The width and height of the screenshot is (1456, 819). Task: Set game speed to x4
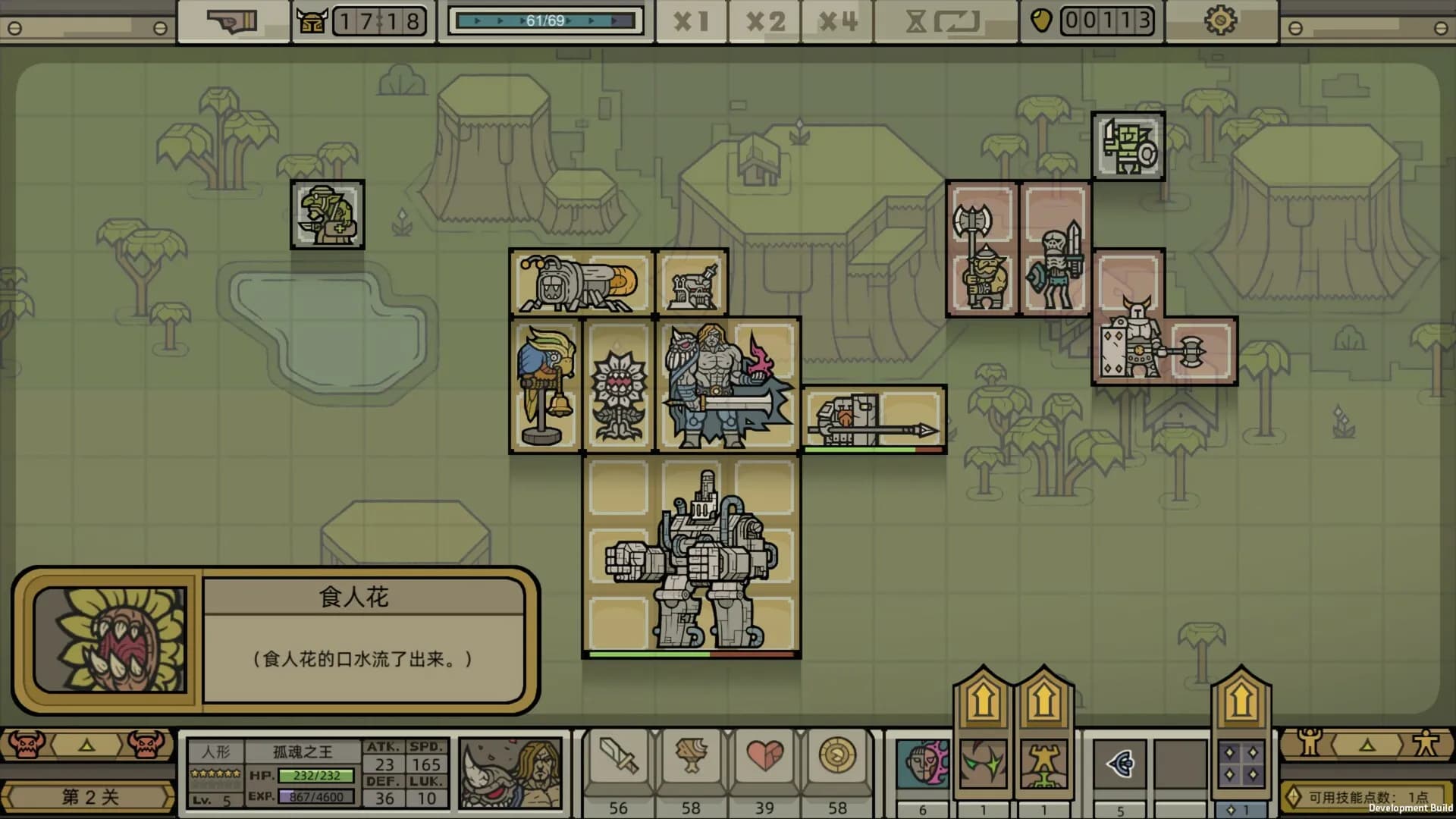click(838, 21)
